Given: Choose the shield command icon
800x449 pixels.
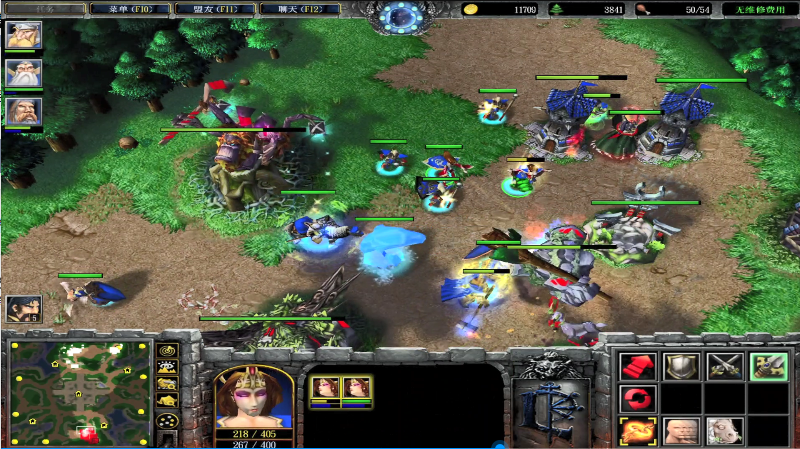Looking at the screenshot, I should (x=681, y=366).
